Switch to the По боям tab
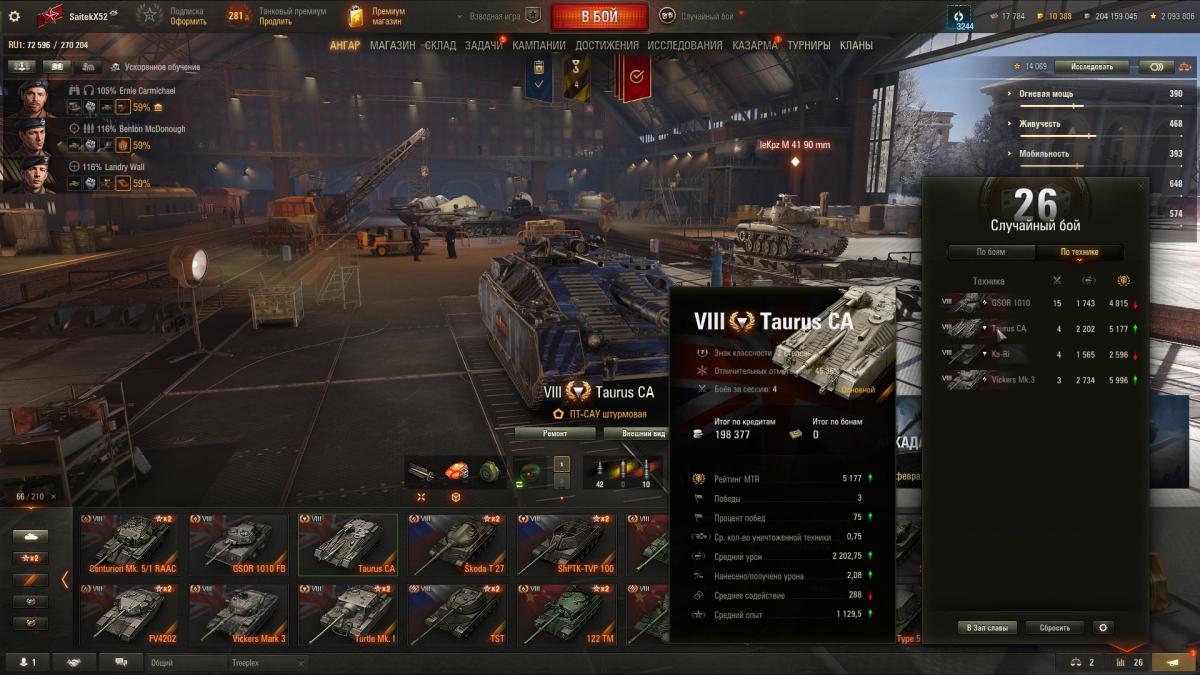This screenshot has width=1200, height=675. point(991,252)
